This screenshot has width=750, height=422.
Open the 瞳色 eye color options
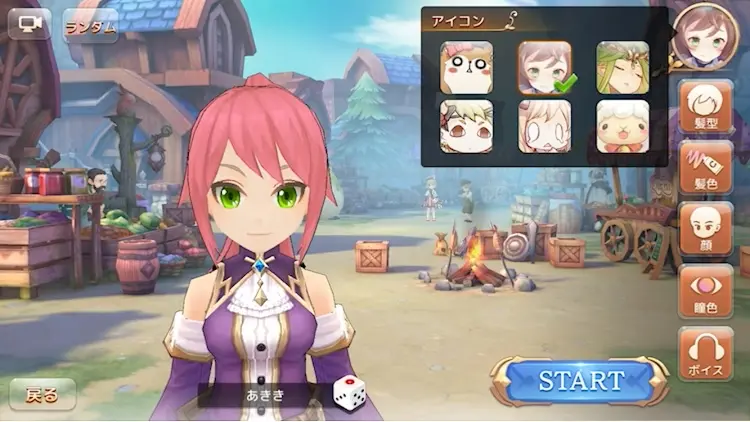(x=706, y=291)
